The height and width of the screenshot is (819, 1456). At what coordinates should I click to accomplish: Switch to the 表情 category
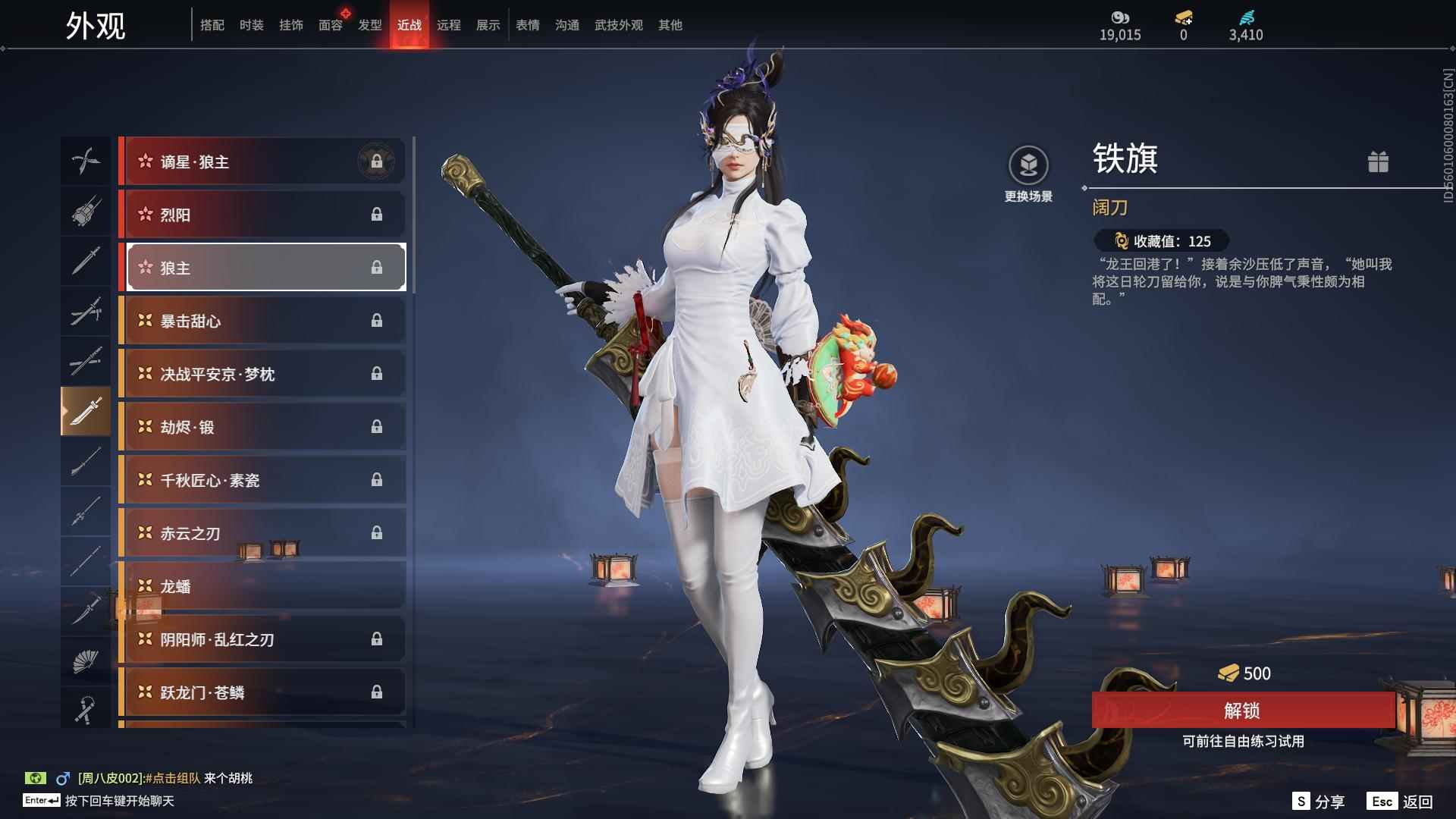[x=526, y=25]
